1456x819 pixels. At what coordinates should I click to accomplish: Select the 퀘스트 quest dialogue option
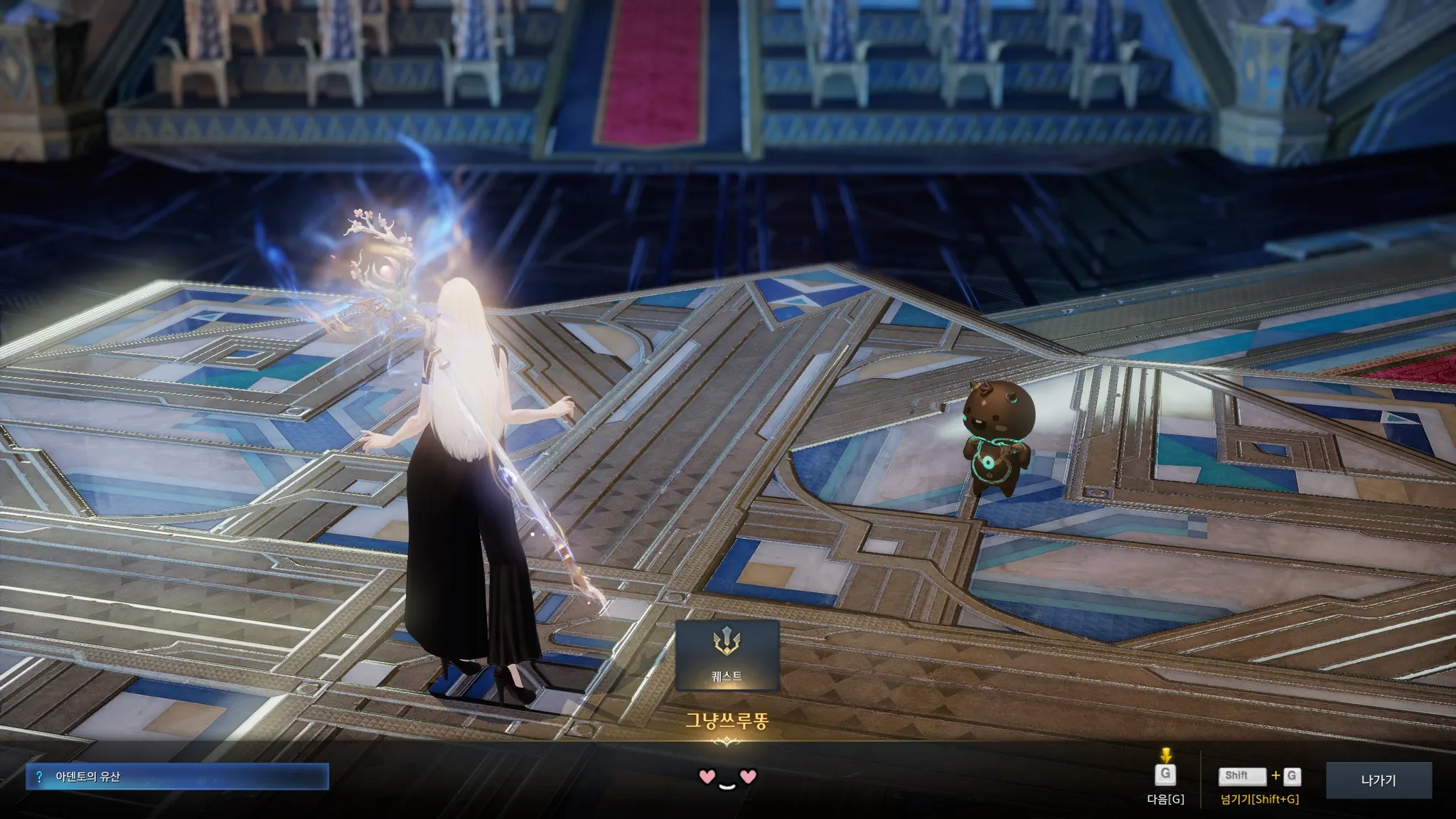(727, 655)
